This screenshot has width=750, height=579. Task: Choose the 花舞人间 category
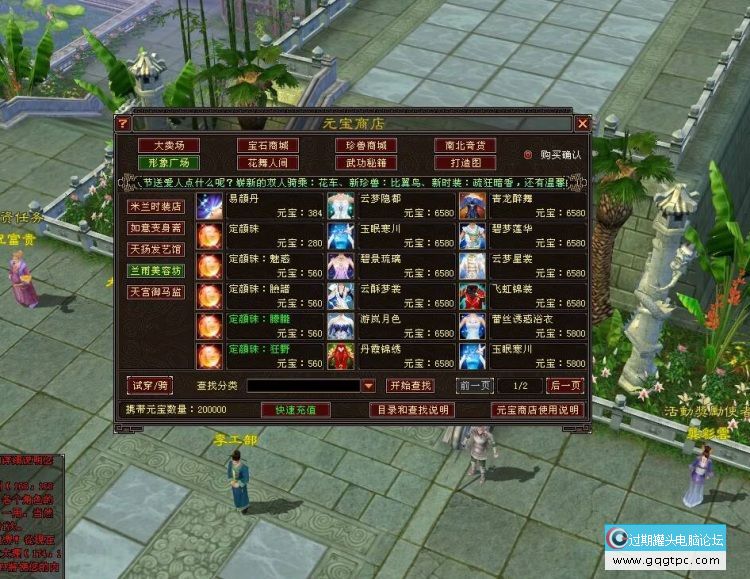click(x=260, y=162)
